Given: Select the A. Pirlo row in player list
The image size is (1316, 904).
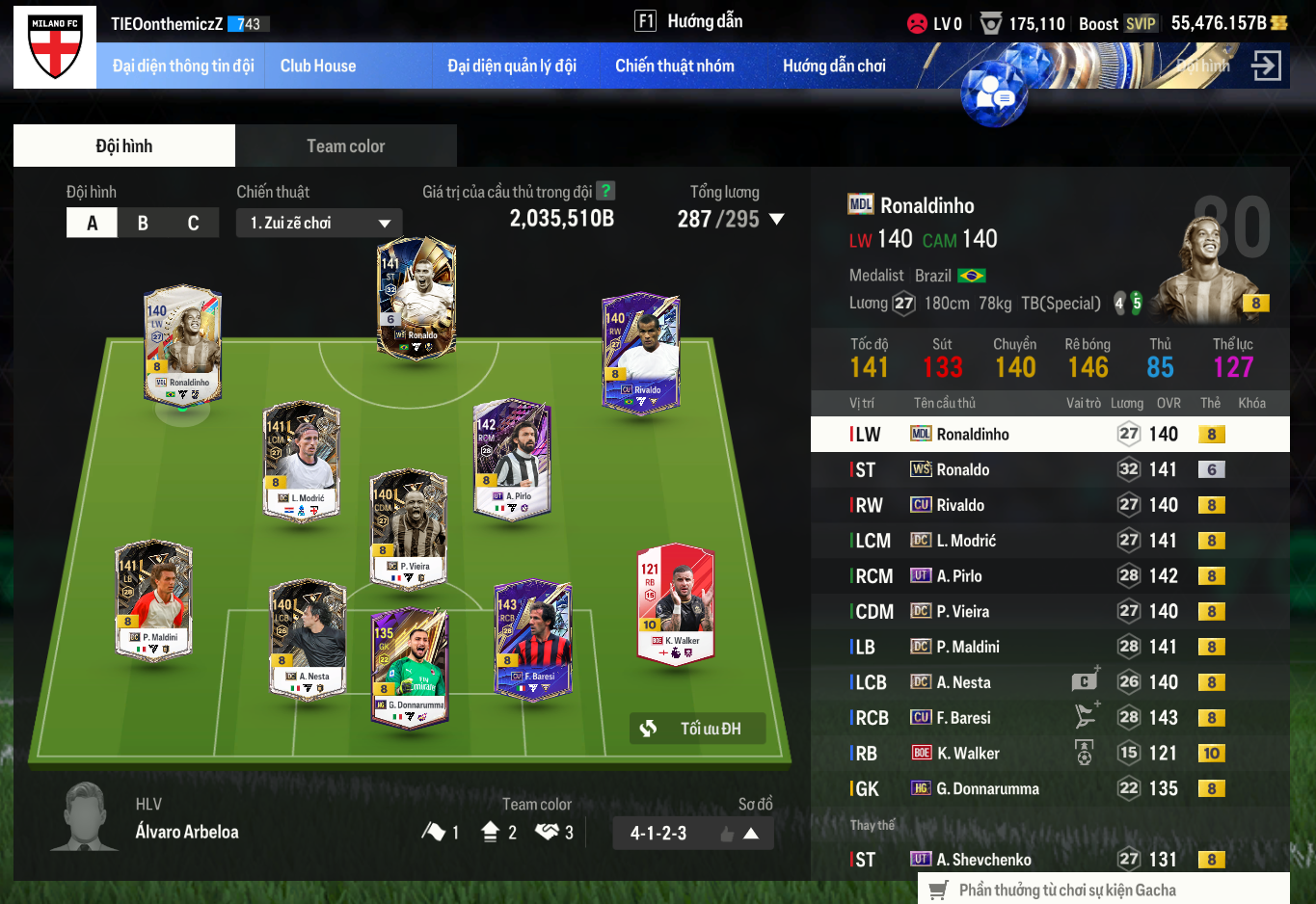Looking at the screenshot, I should [x=1049, y=576].
